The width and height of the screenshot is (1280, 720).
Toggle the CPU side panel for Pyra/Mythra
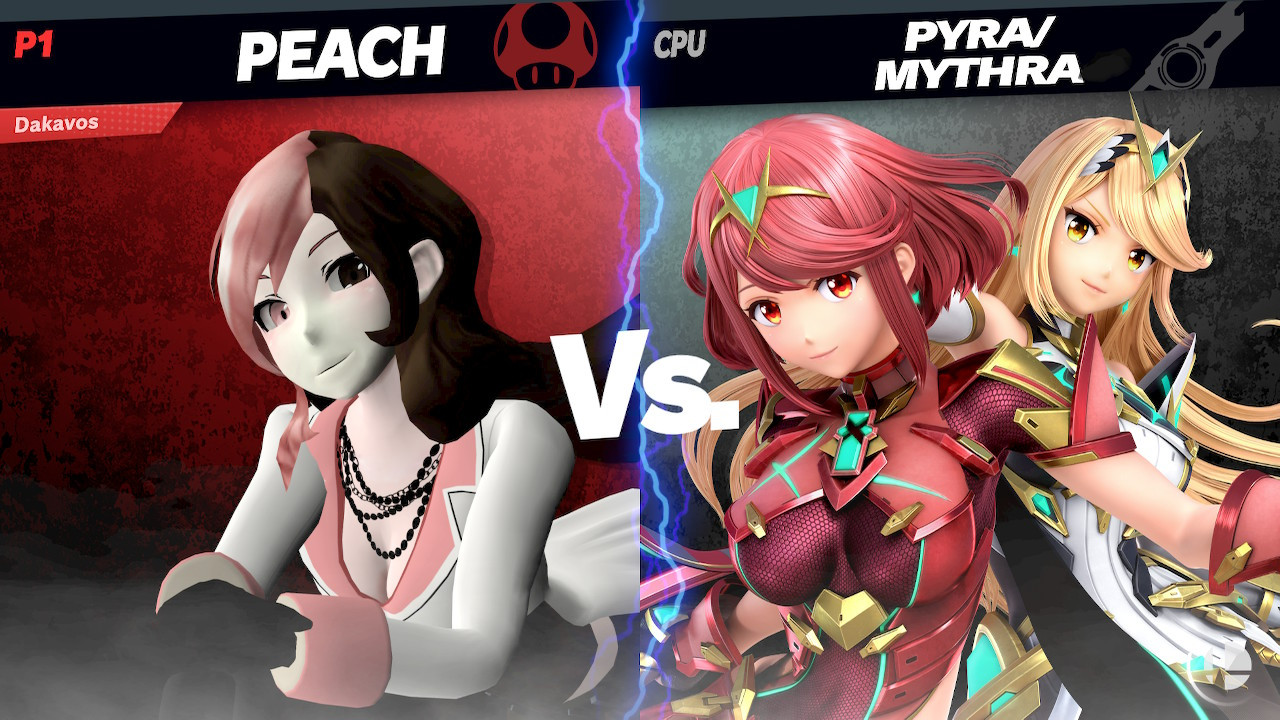pos(960,400)
